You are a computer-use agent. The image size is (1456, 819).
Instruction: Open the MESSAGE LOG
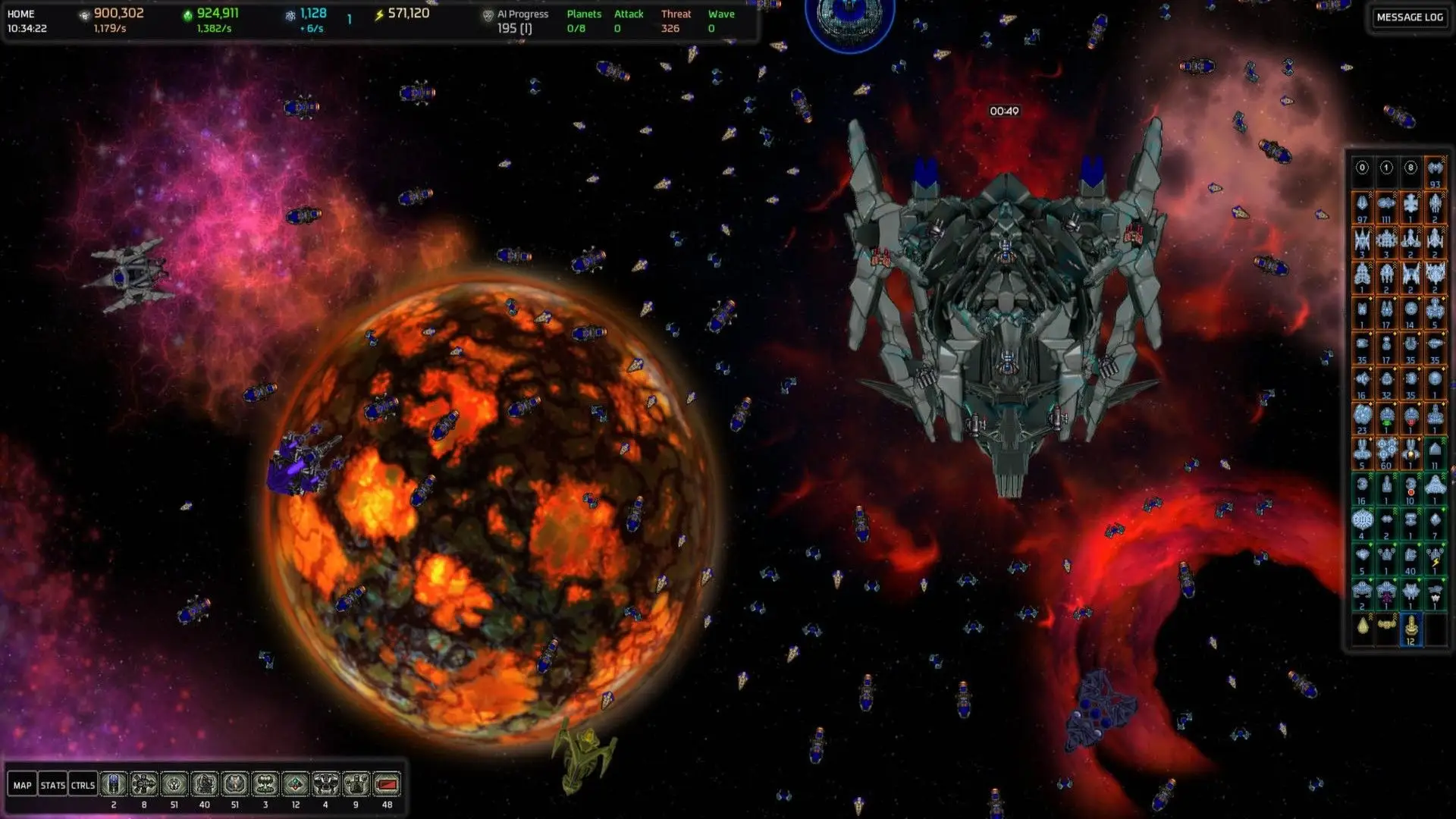1409,17
